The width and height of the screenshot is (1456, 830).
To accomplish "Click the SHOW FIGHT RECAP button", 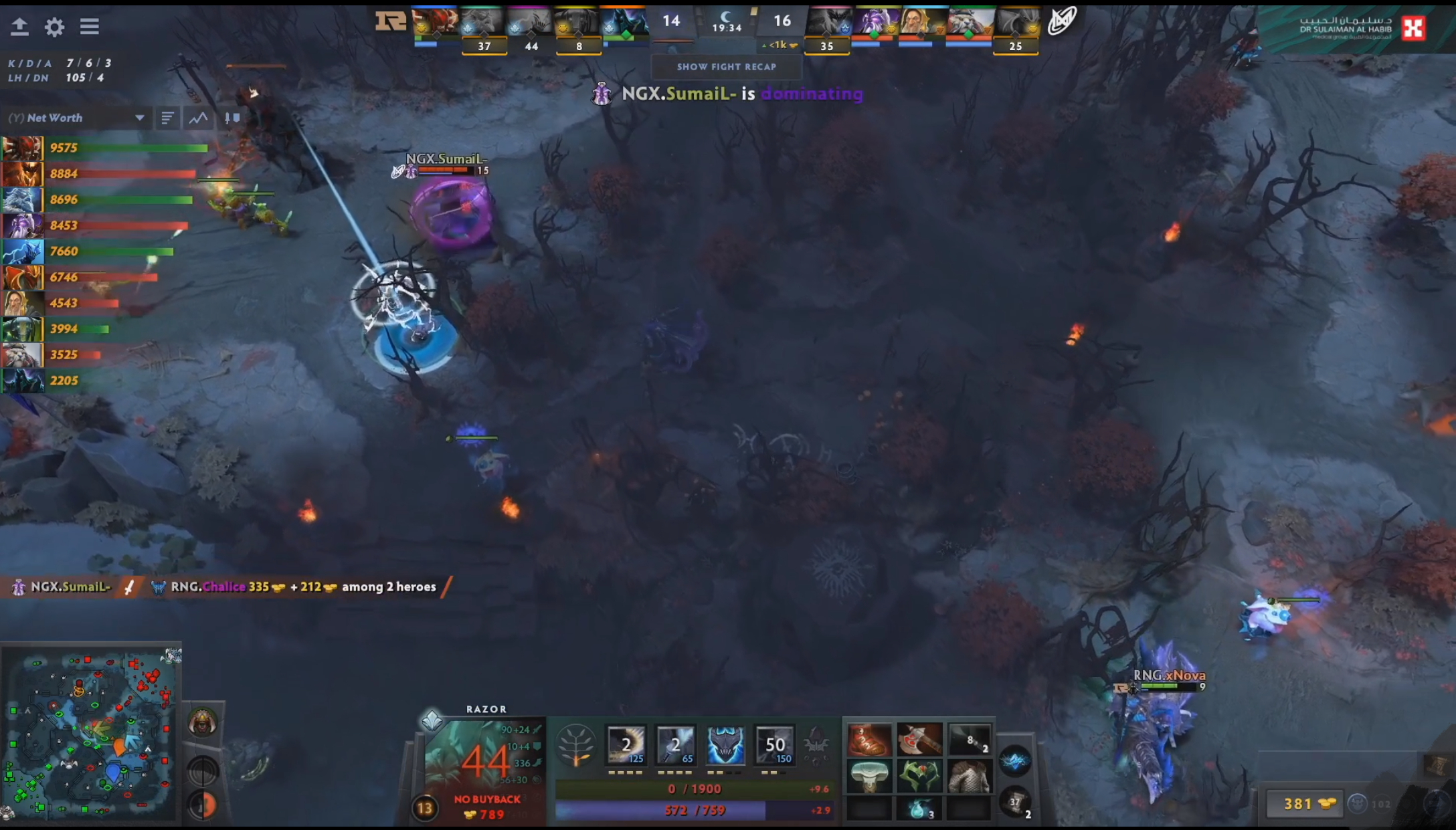I will (x=727, y=67).
